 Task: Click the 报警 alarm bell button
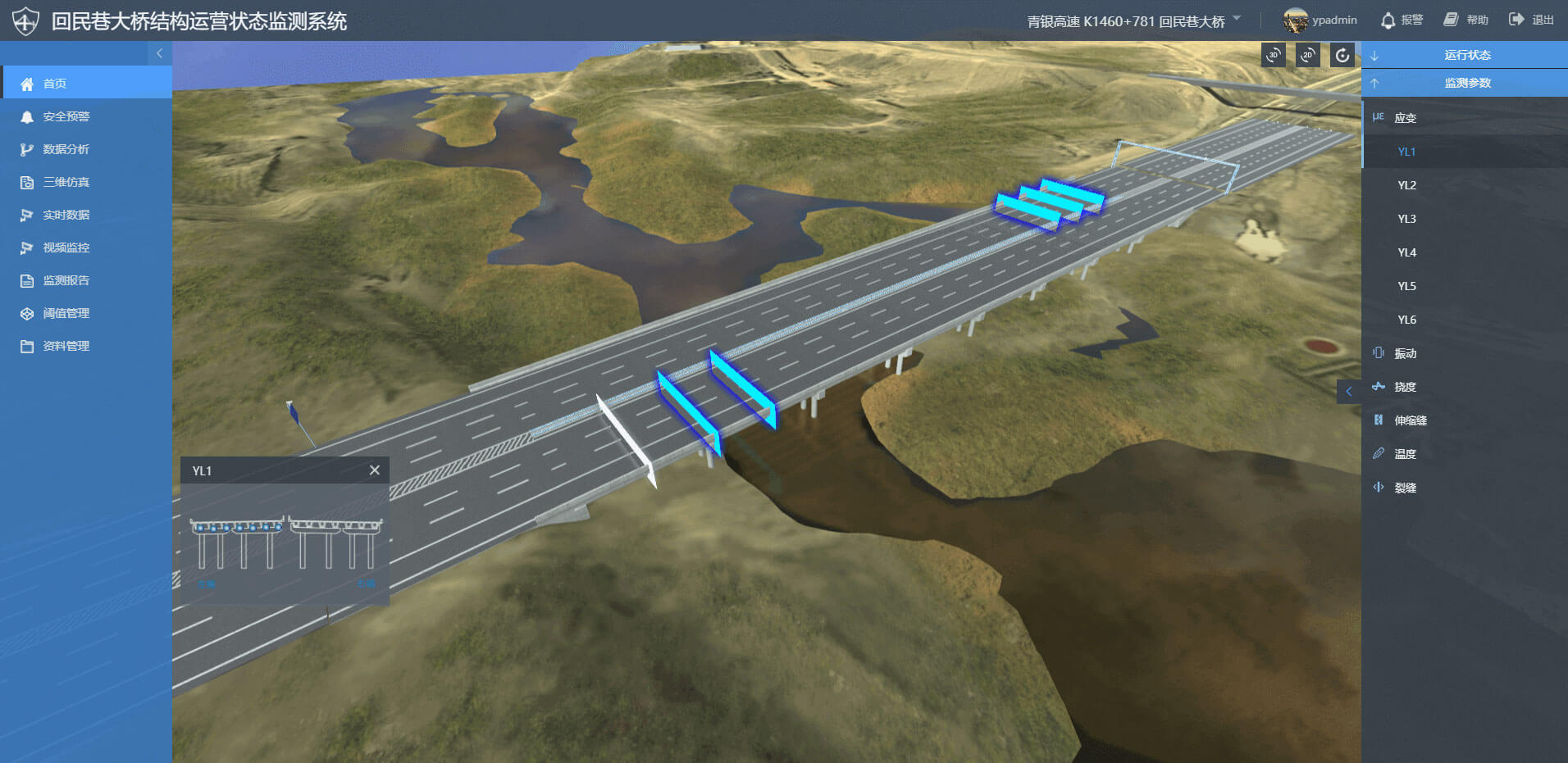click(1402, 20)
